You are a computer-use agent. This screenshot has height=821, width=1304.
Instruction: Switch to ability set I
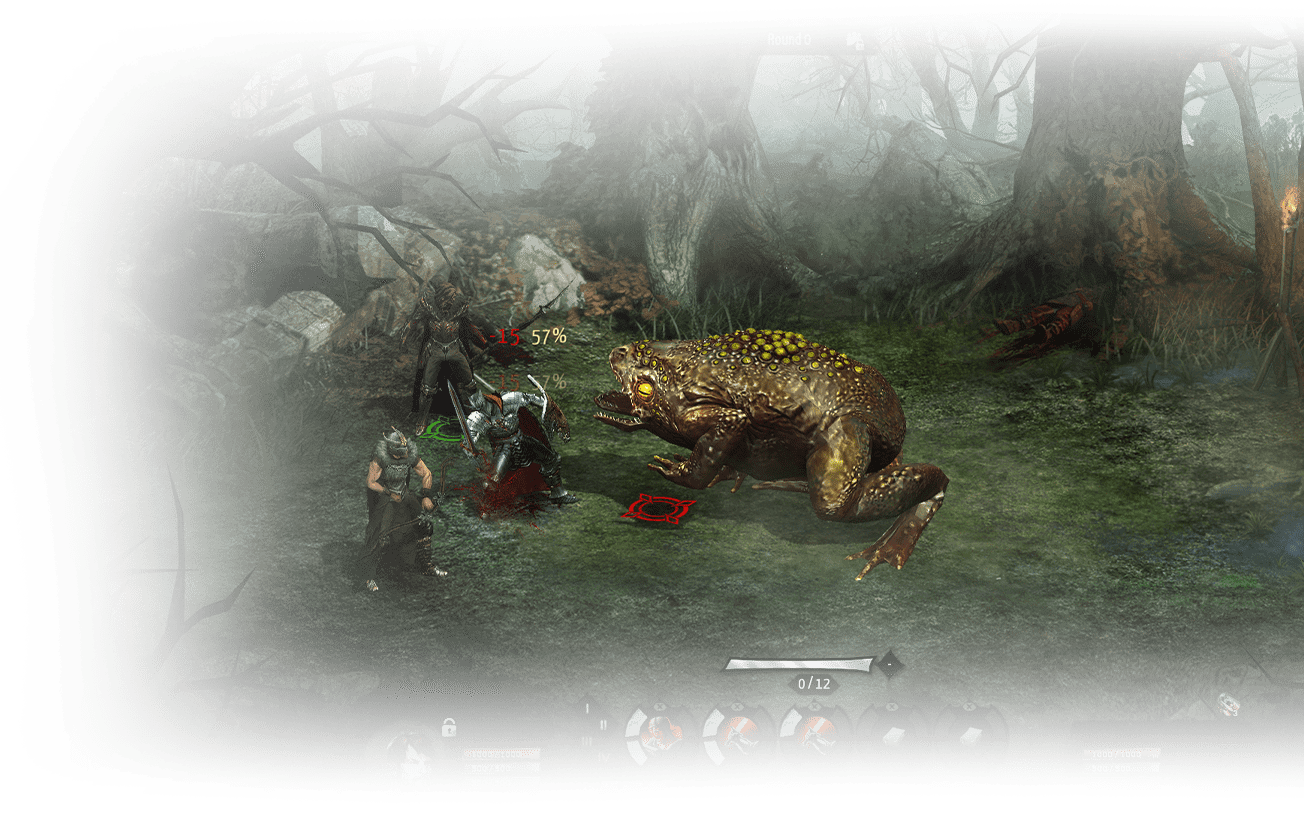coord(588,708)
